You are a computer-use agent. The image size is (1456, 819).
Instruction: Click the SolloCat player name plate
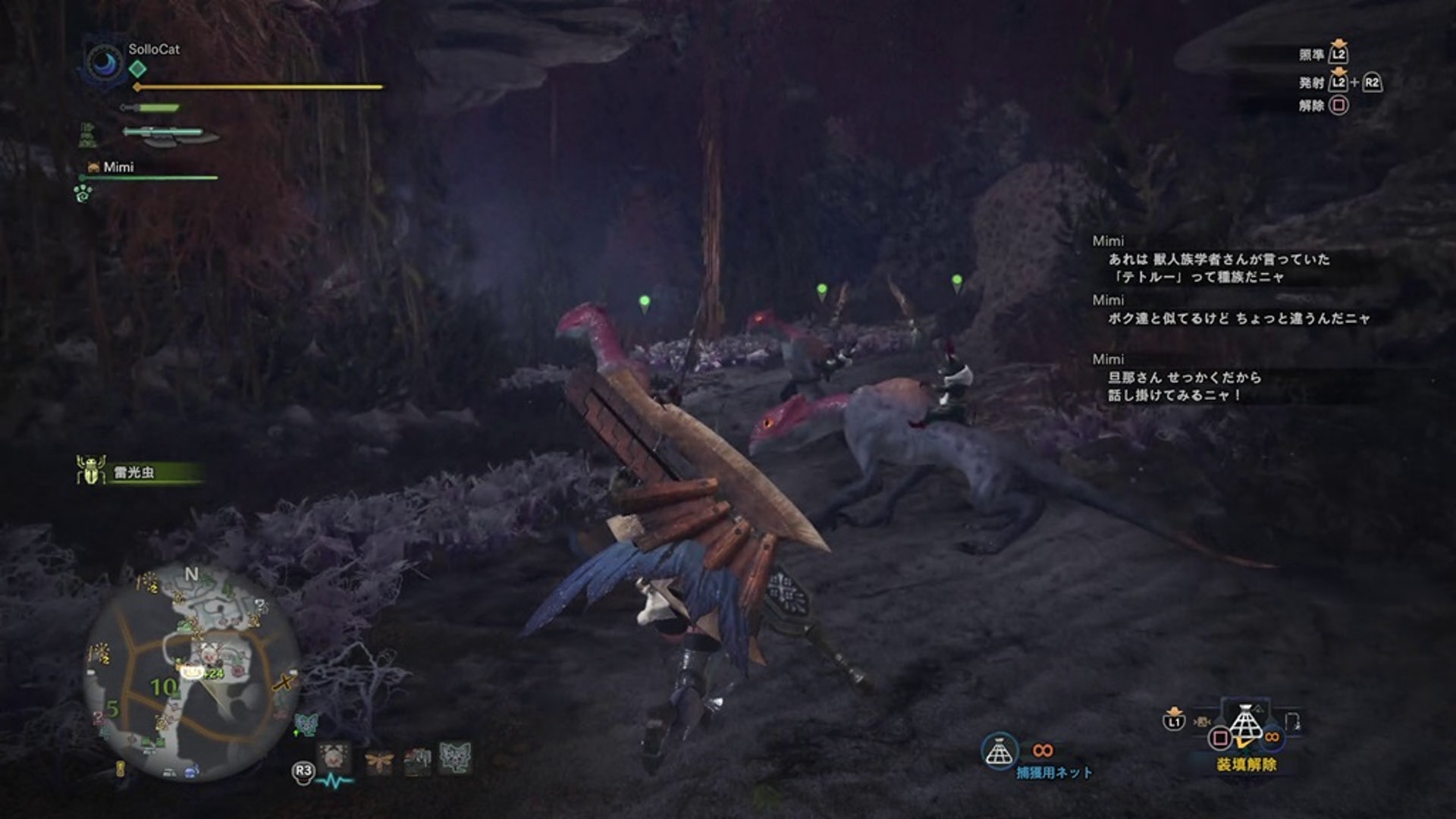click(154, 49)
